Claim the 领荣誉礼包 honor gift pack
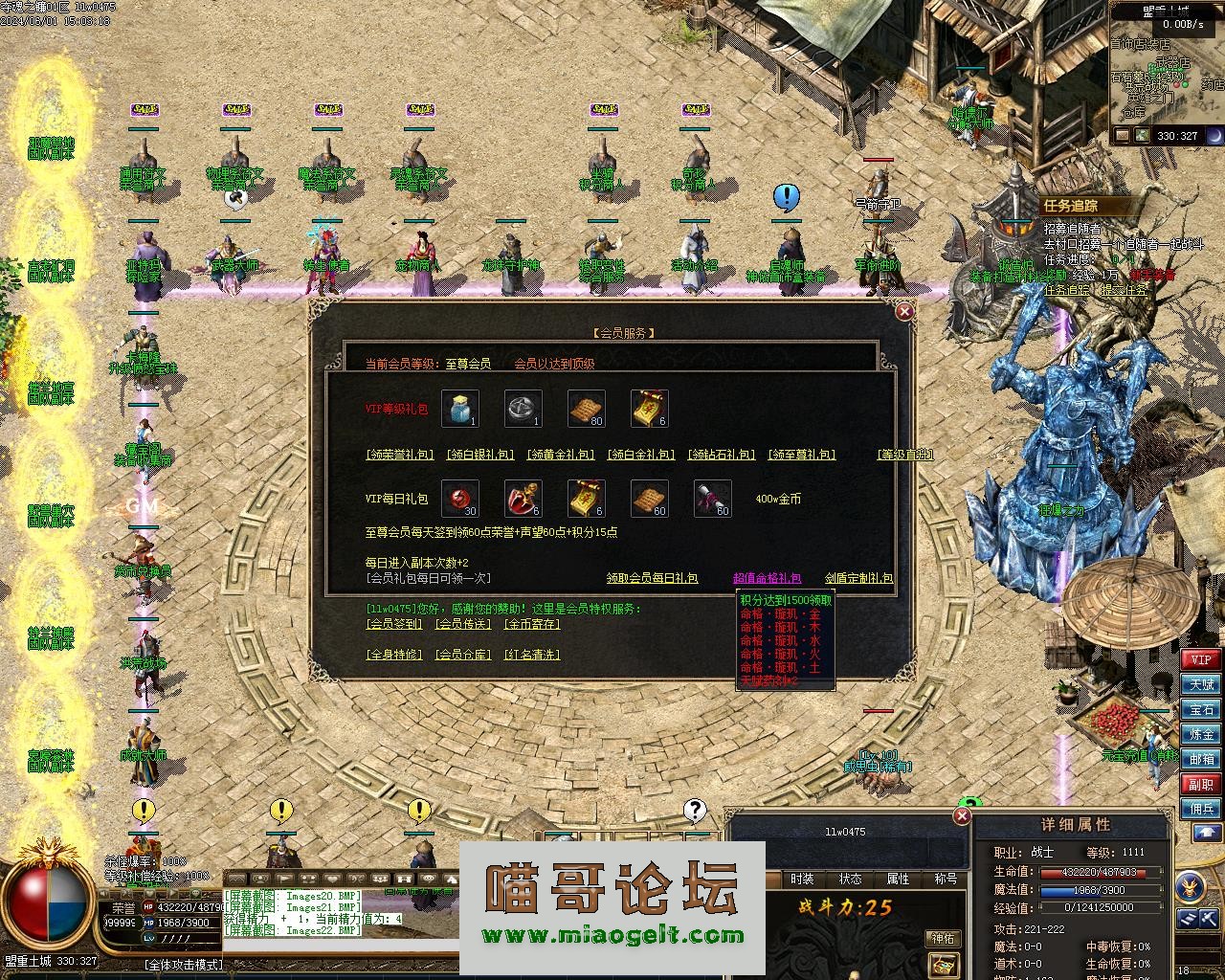This screenshot has height=980, width=1225. 400,455
